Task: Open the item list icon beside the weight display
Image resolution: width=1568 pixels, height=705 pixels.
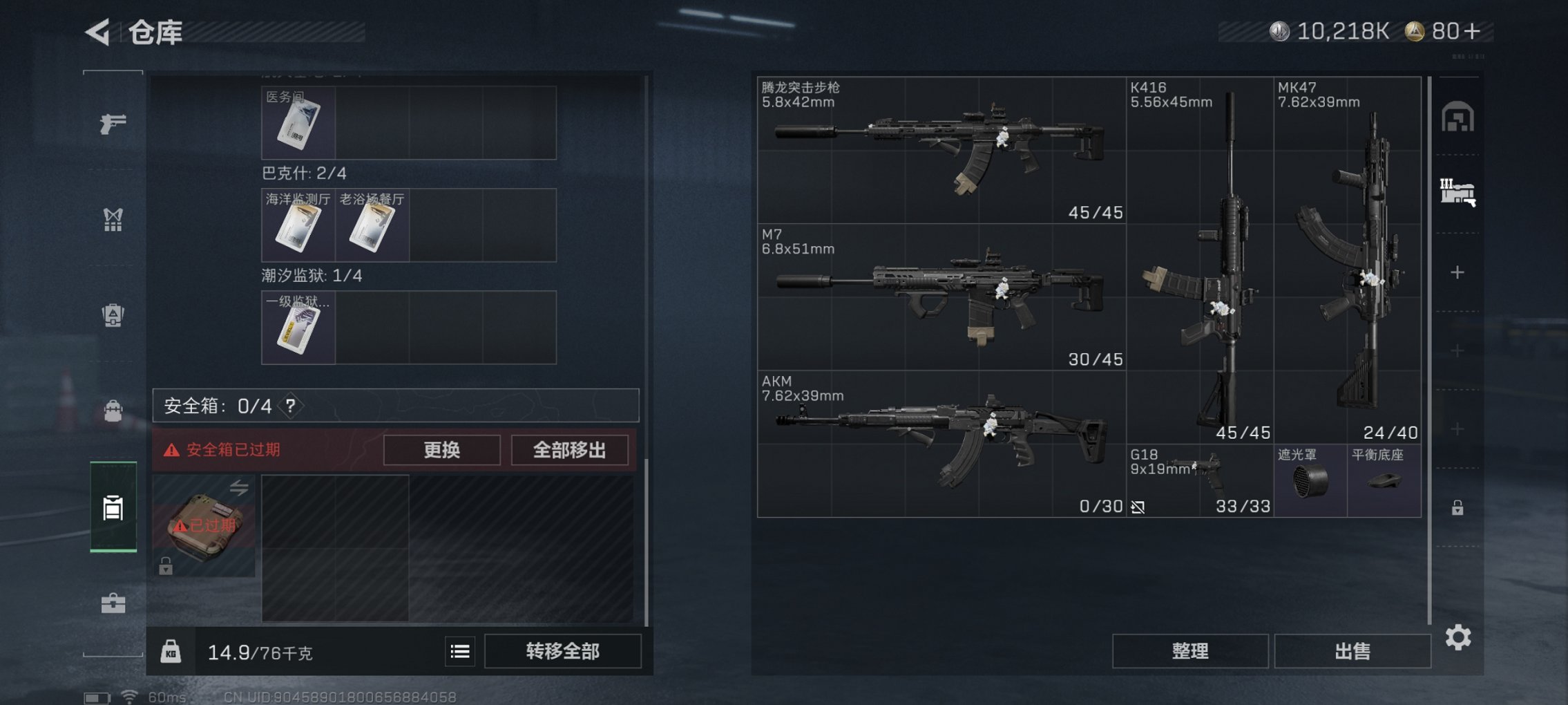Action: tap(460, 652)
